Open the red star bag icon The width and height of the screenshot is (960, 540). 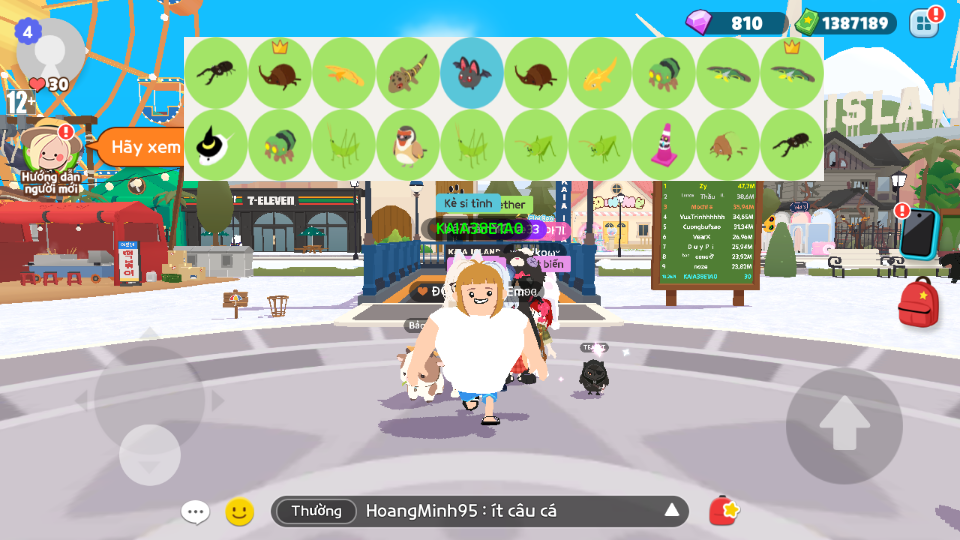coord(724,511)
